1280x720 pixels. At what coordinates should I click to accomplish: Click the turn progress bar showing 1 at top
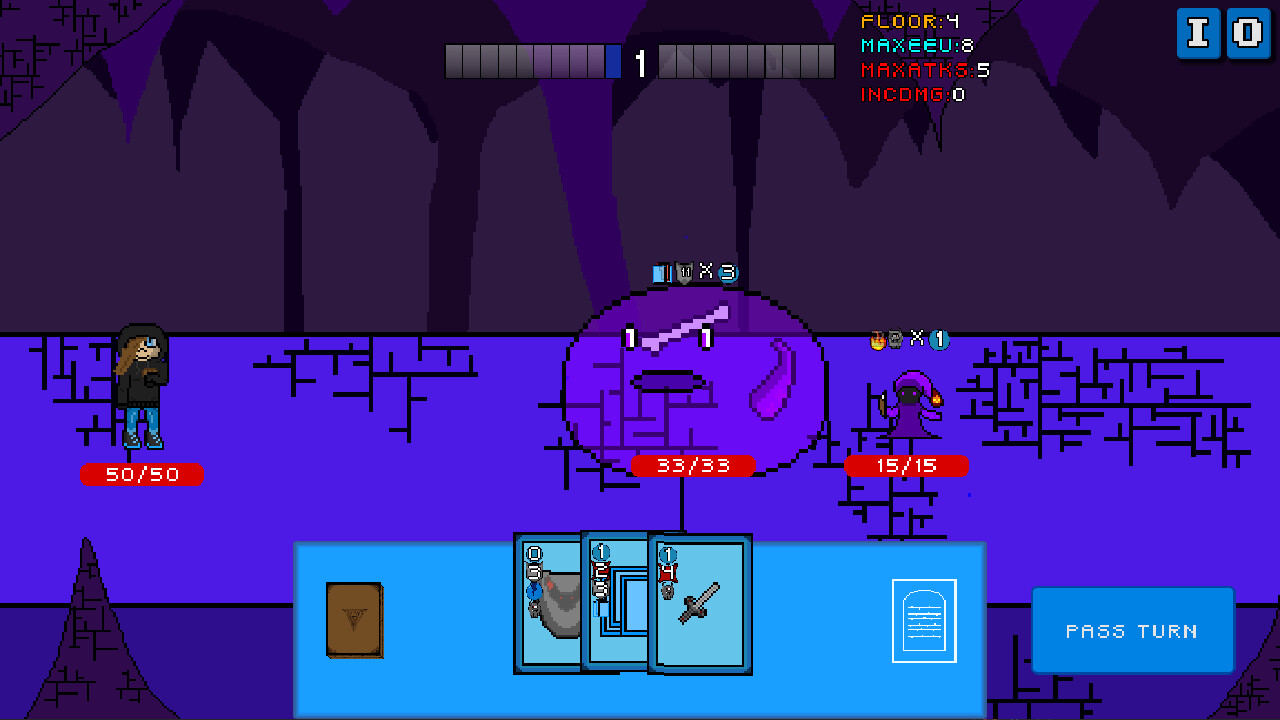[640, 61]
